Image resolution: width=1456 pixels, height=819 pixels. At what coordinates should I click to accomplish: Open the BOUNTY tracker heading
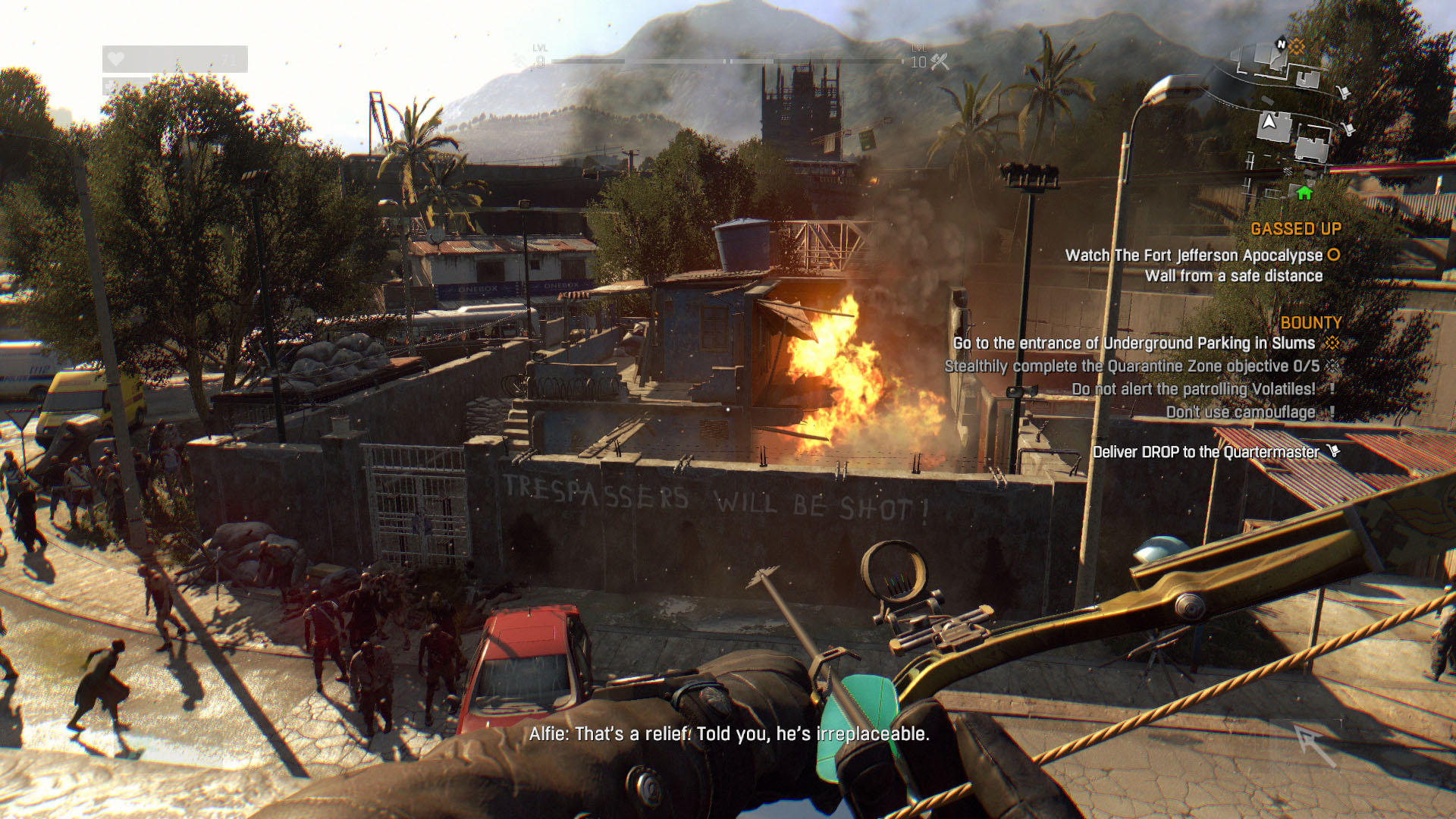(x=1310, y=323)
